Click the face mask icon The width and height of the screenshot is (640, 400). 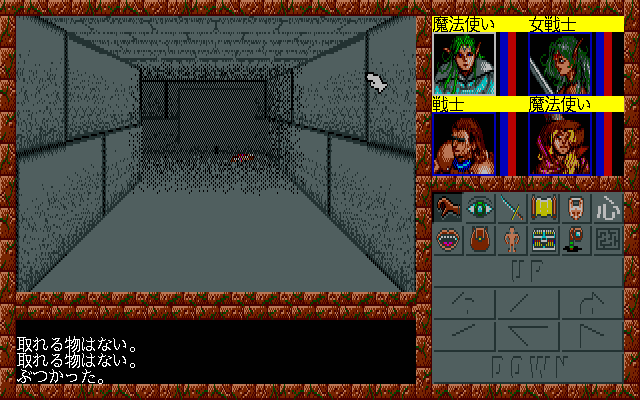tap(575, 208)
